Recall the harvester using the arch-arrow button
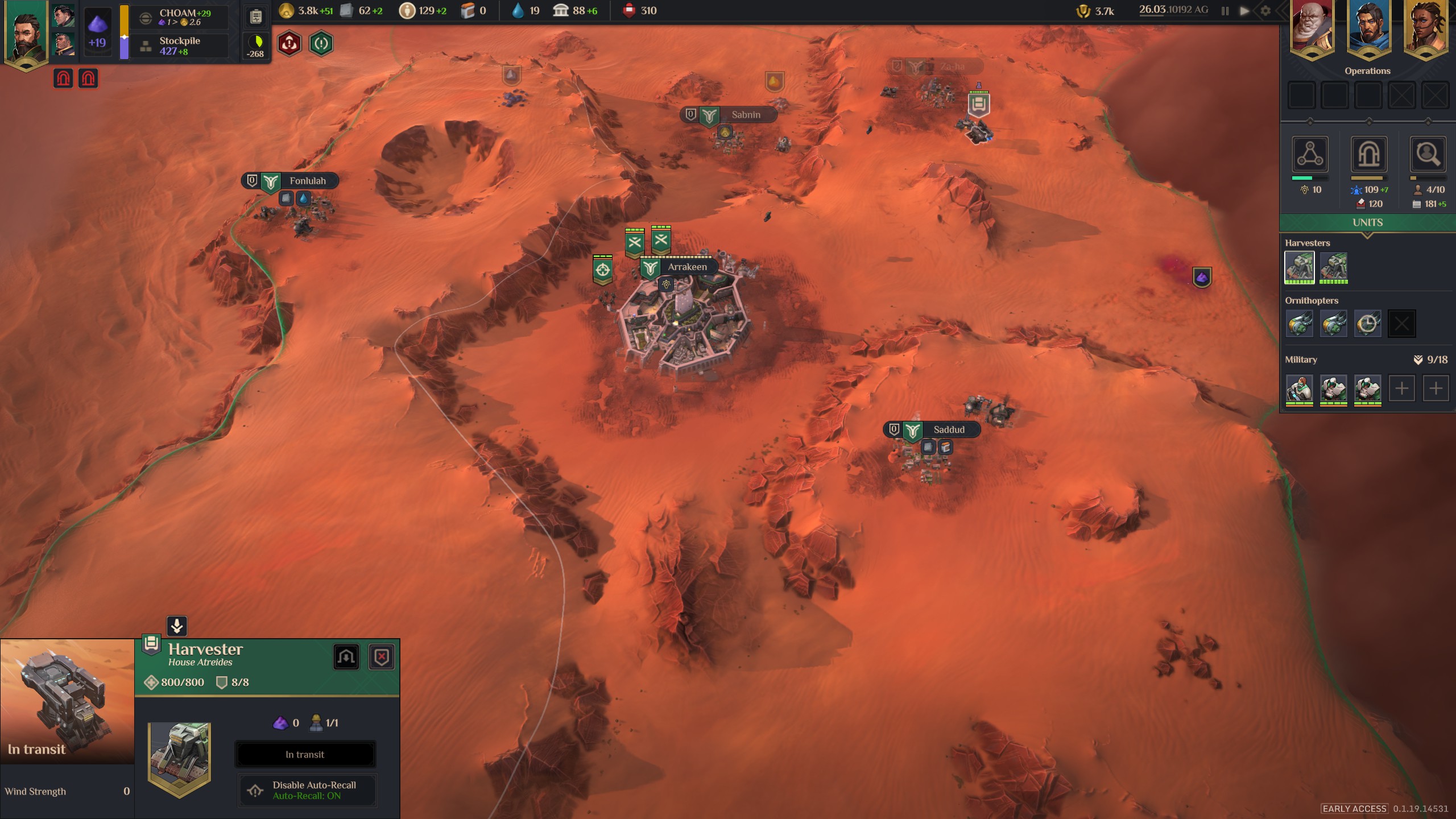Screen dimensions: 1456x819 tap(346, 657)
